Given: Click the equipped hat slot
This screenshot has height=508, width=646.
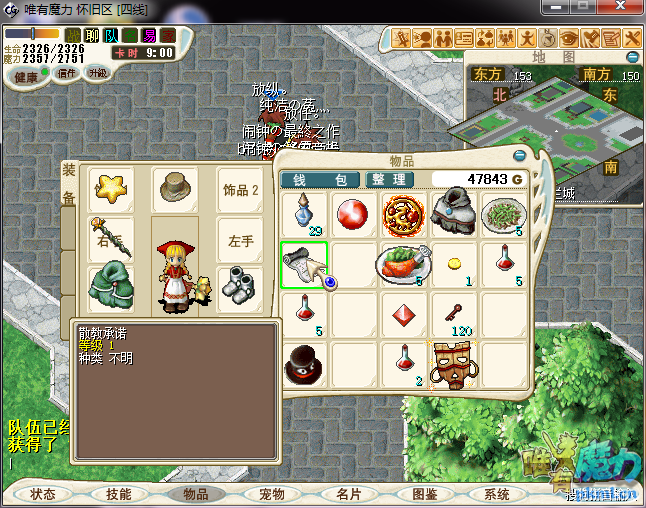Looking at the screenshot, I should 174,188.
